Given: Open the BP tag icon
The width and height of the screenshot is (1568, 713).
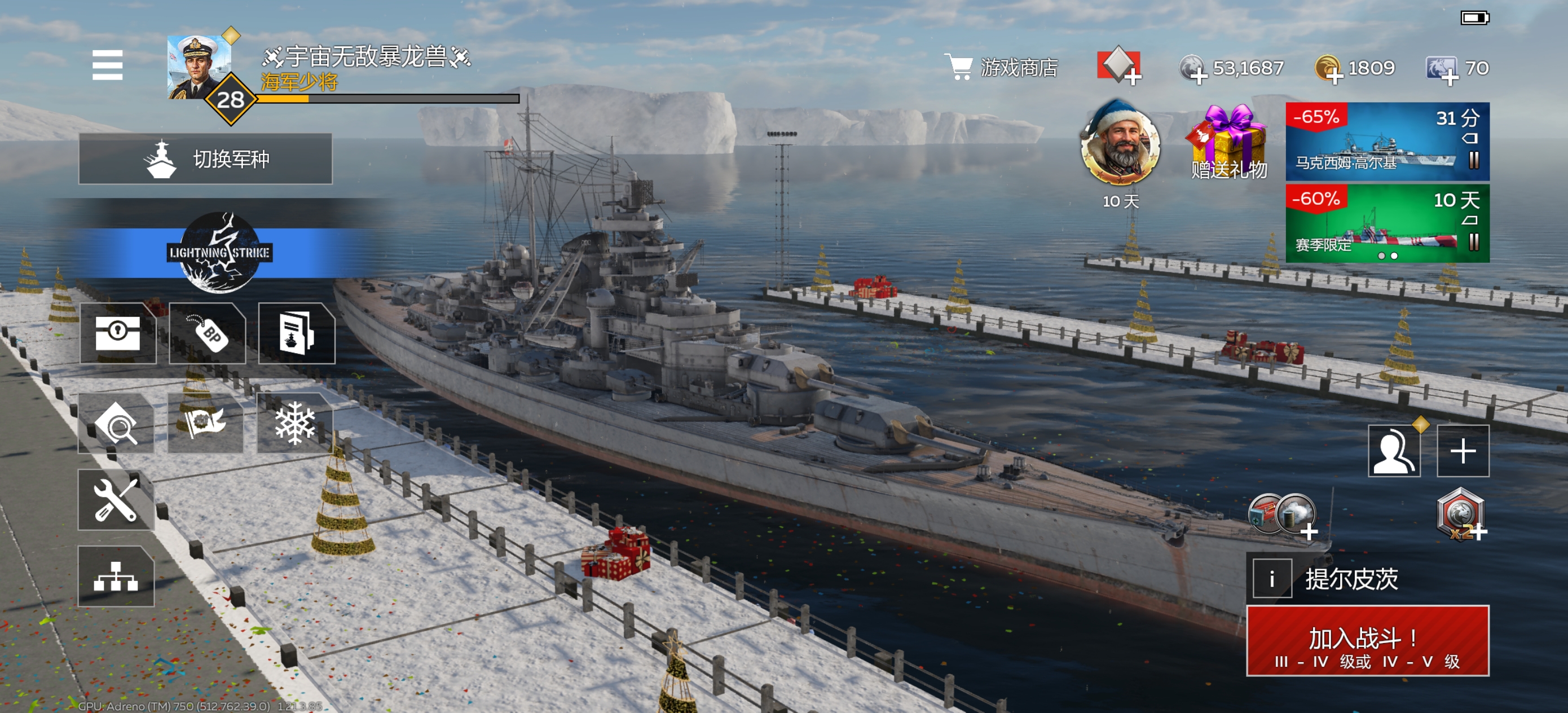Looking at the screenshot, I should (208, 333).
